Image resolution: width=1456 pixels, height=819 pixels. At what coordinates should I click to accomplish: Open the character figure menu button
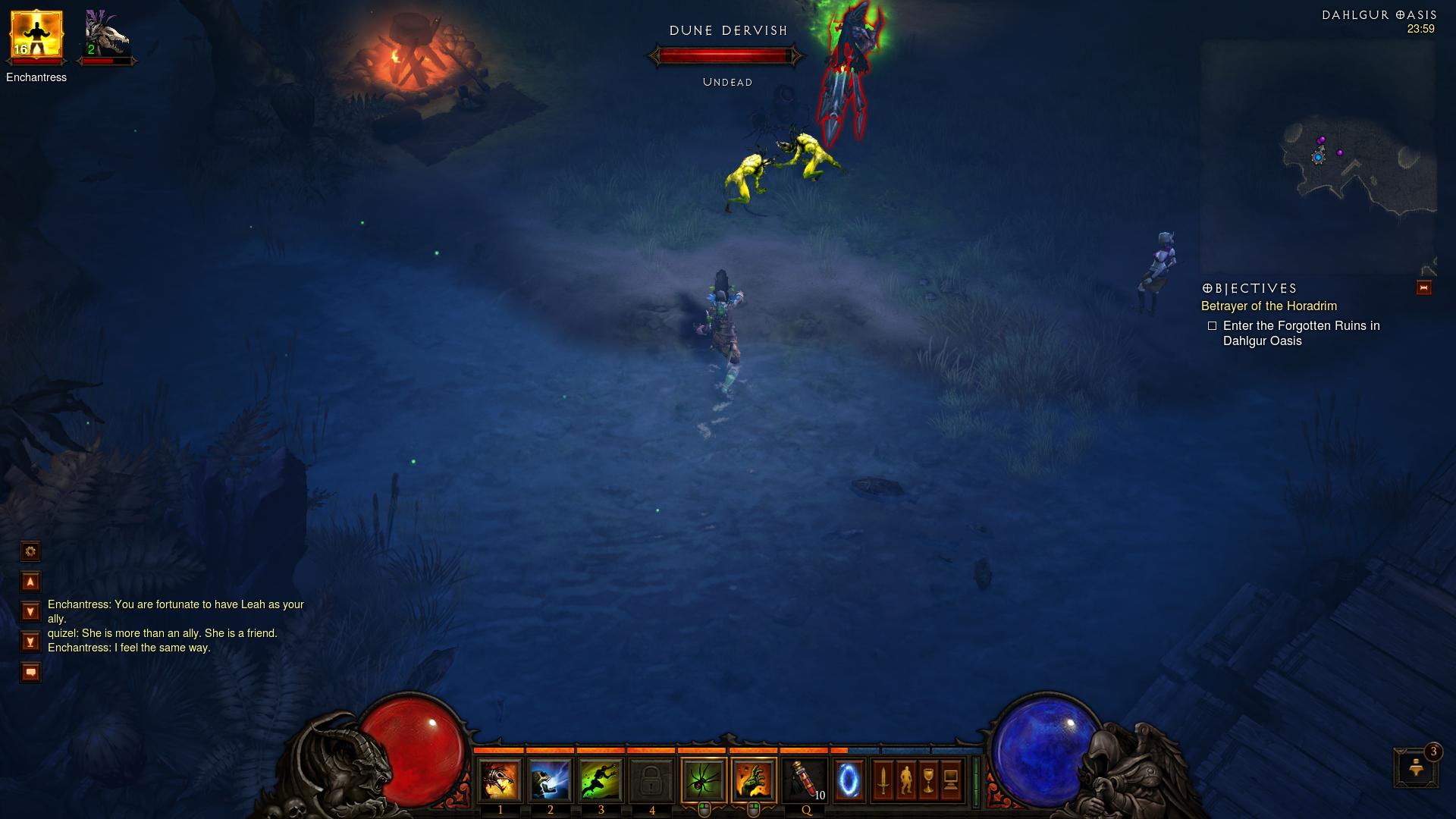[905, 780]
